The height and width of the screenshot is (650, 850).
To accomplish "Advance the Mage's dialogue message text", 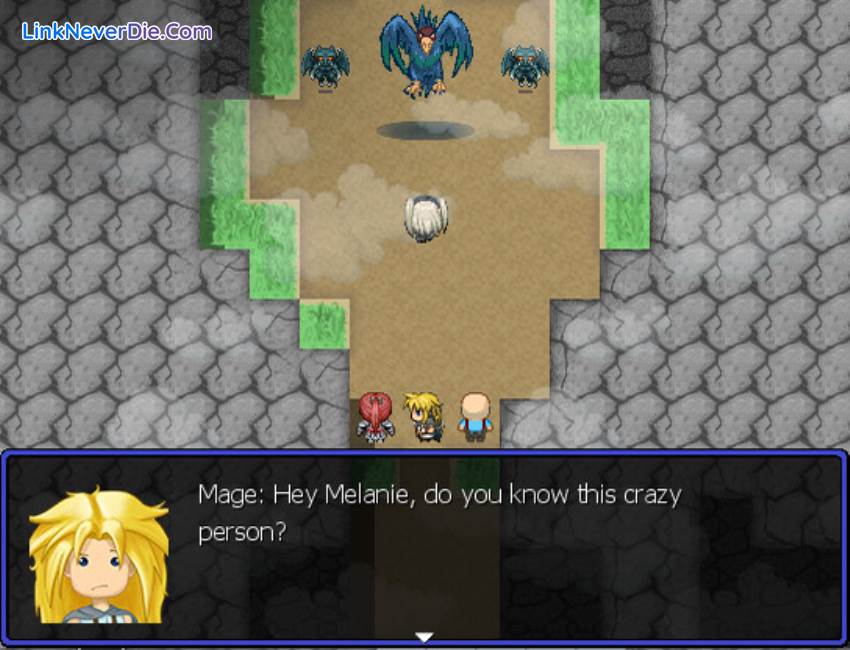I will [440, 512].
